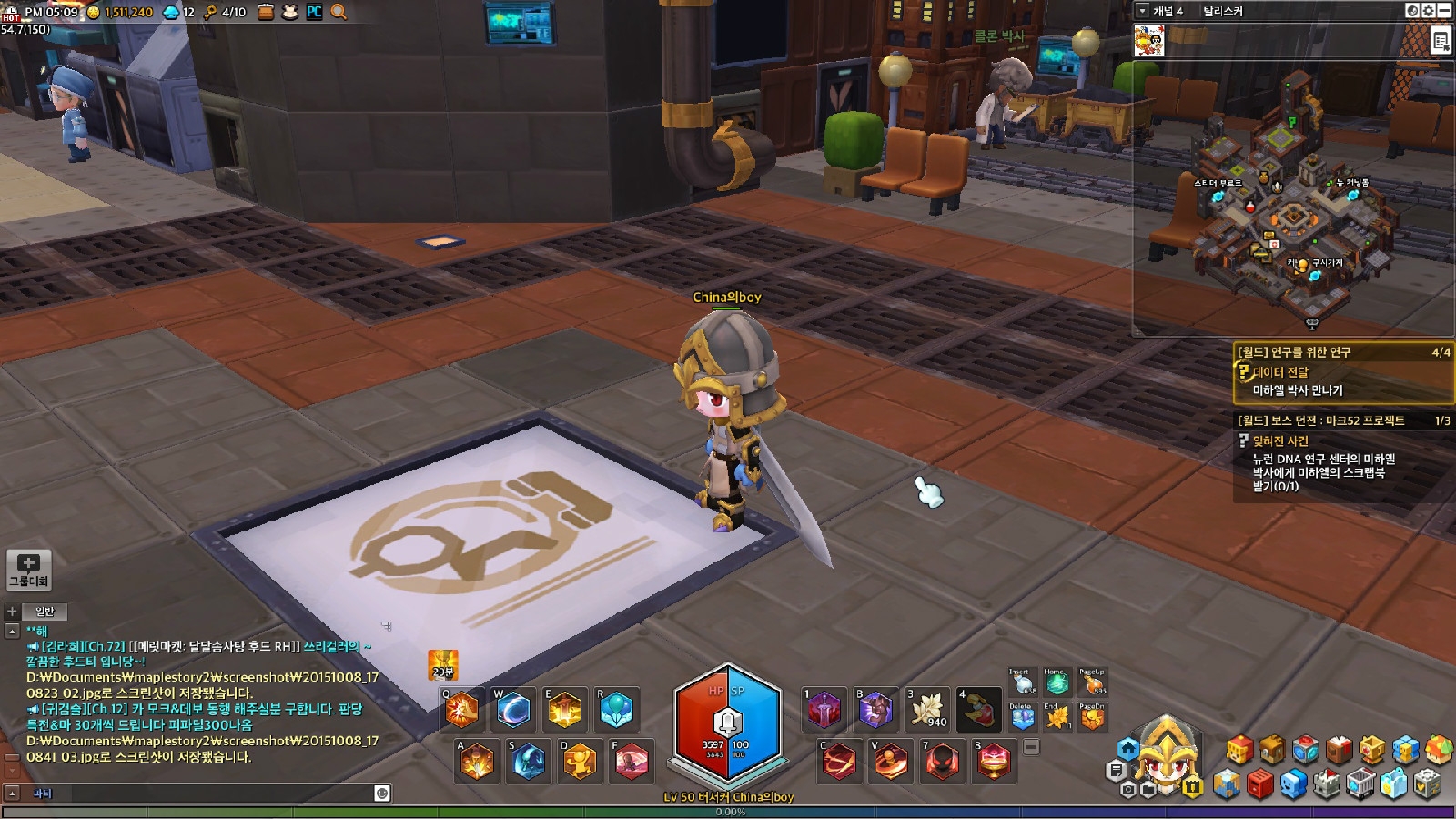Use the W slot blue whirlwind skill

tap(513, 710)
